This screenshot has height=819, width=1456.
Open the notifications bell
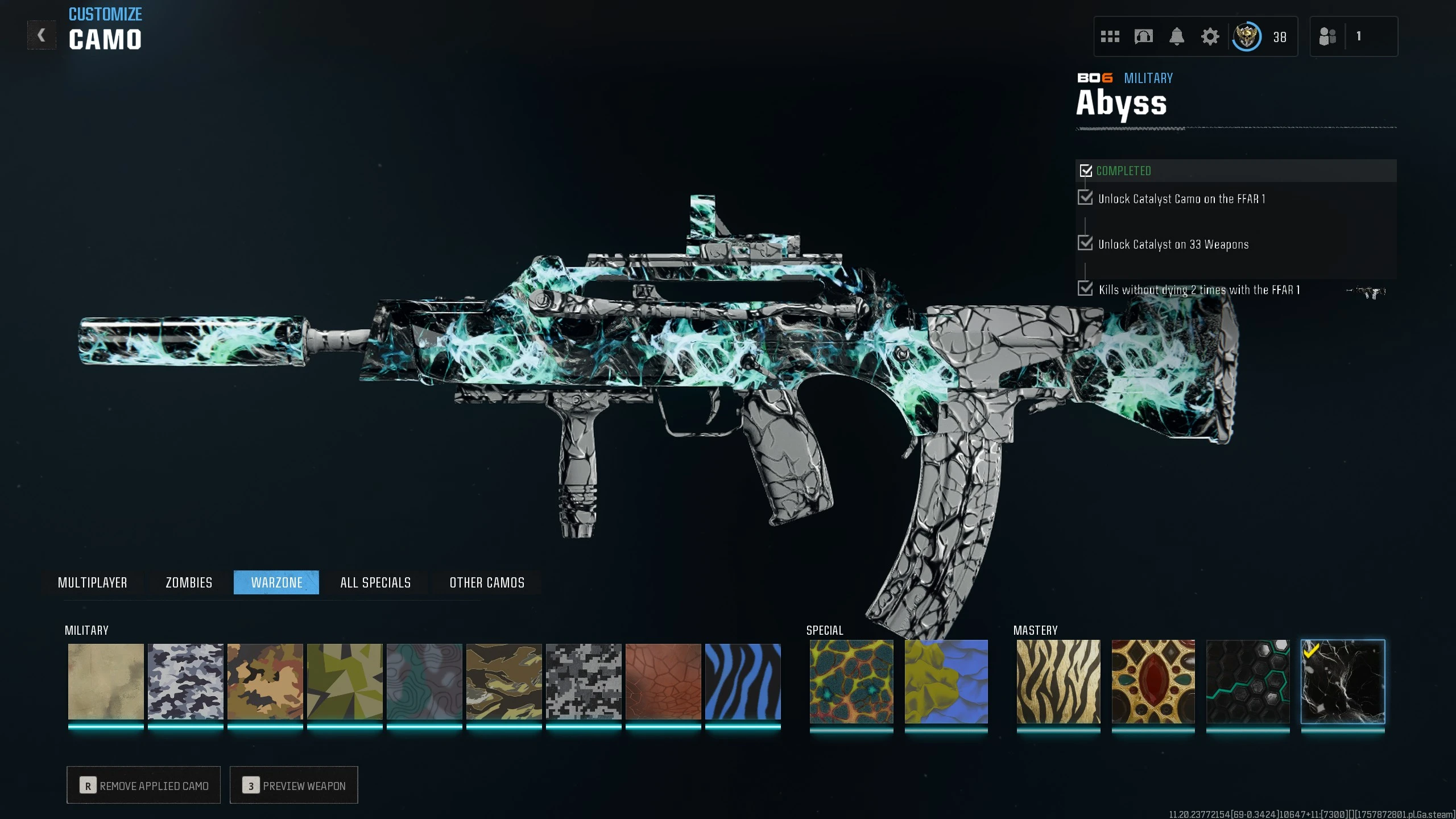pyautogui.click(x=1177, y=37)
